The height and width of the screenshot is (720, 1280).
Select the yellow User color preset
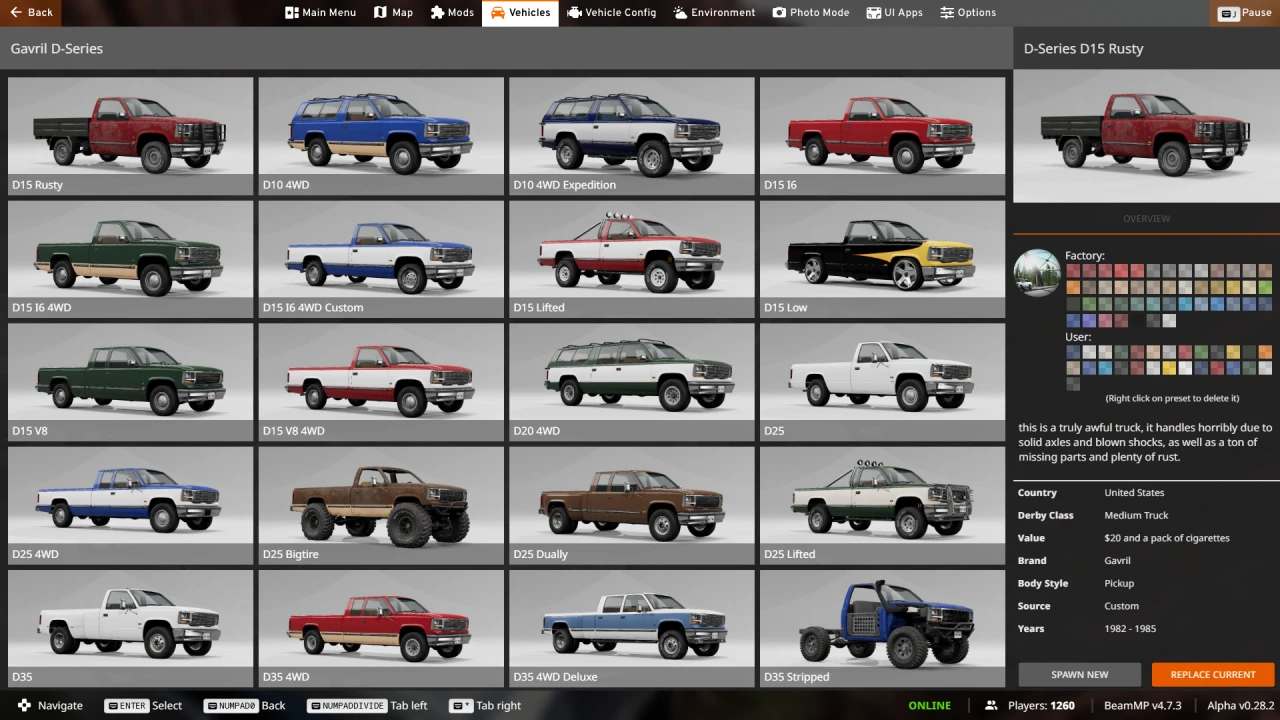pos(1169,368)
